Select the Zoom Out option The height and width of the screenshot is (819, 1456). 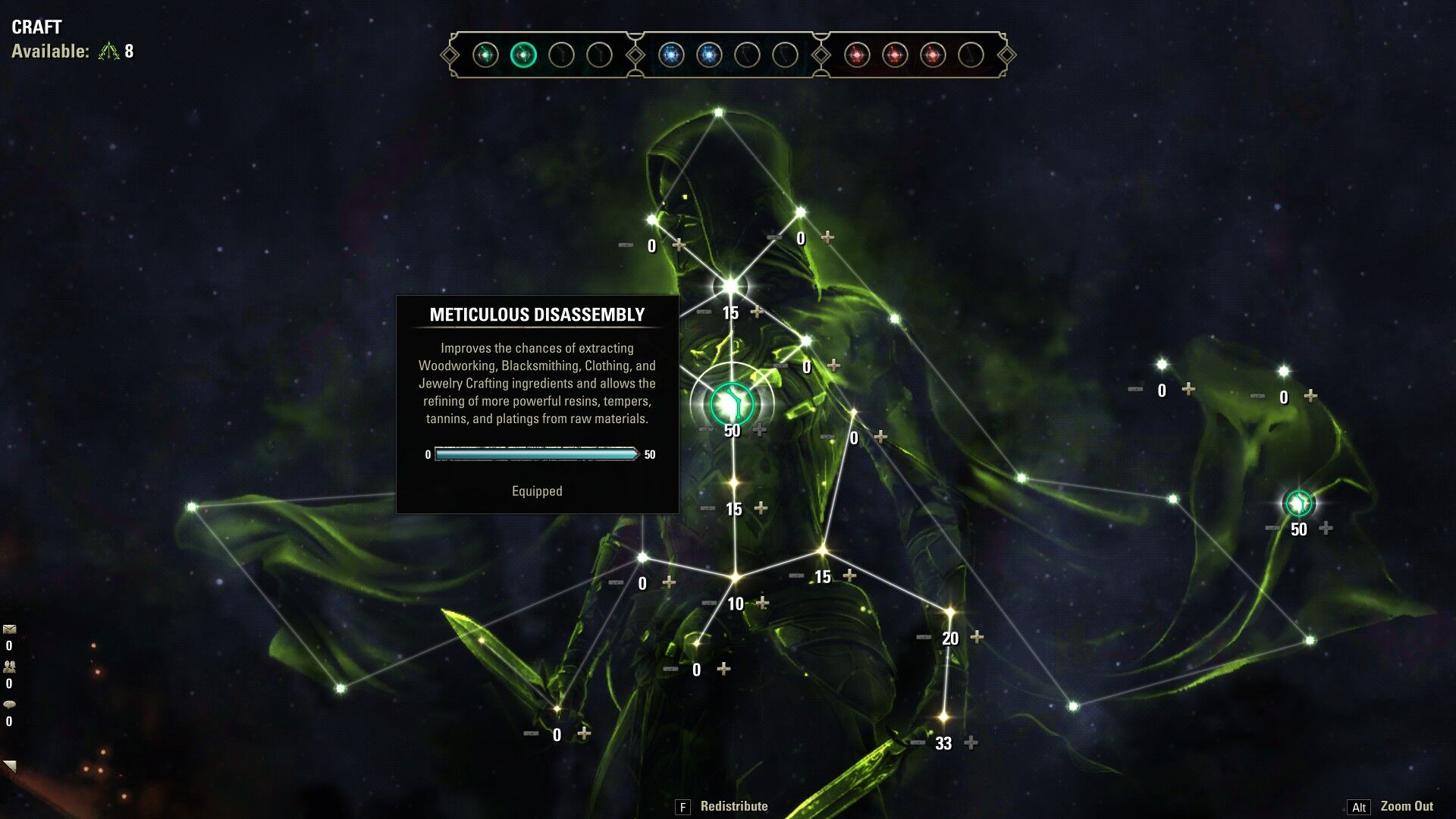point(1406,806)
